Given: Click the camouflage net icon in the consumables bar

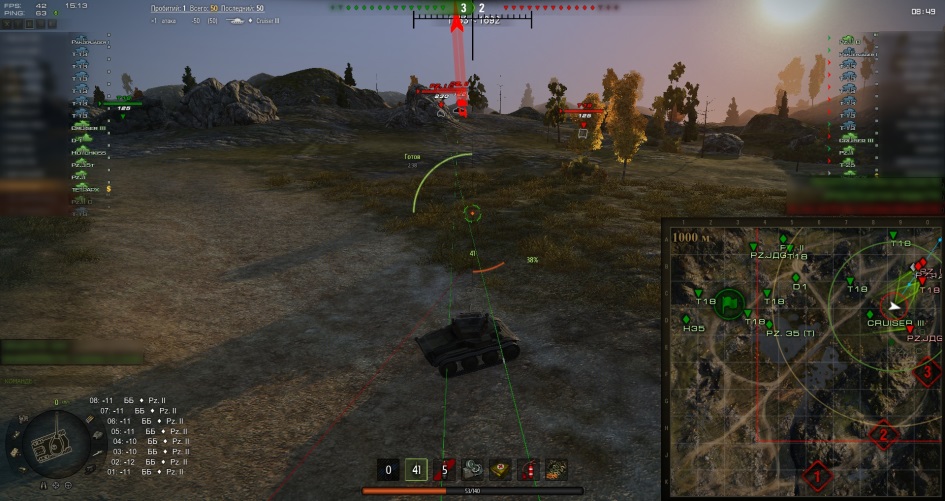Looking at the screenshot, I should (556, 469).
